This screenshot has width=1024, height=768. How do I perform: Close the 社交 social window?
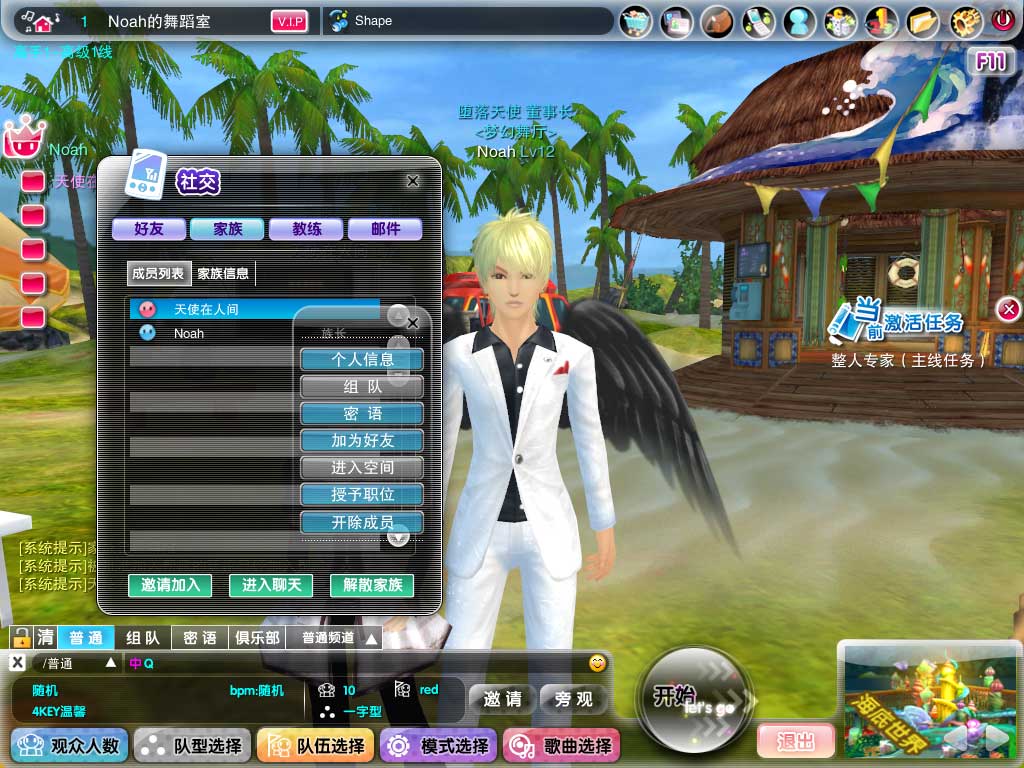pyautogui.click(x=413, y=181)
